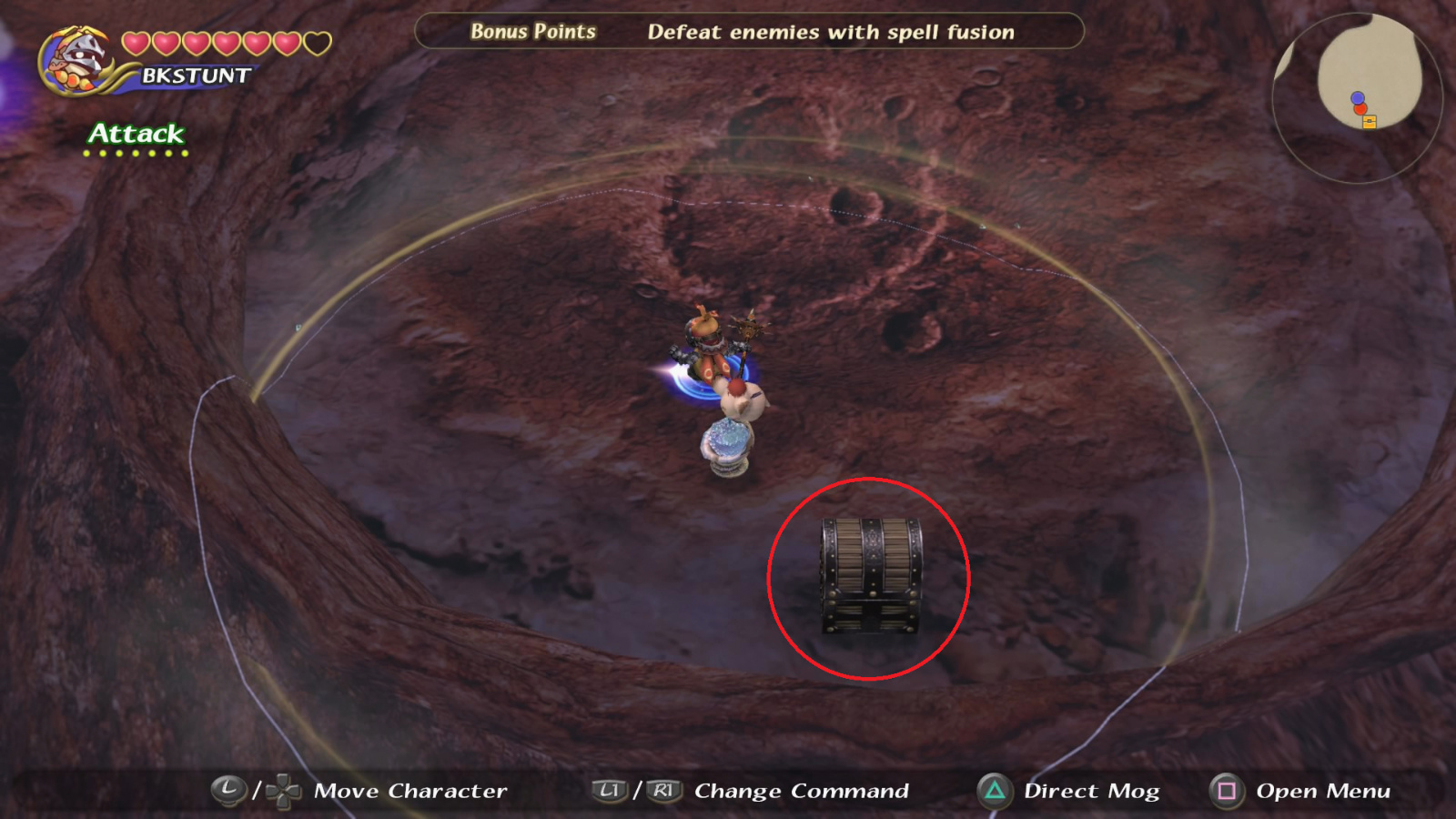Click the blue dot on the minimap

click(1357, 97)
